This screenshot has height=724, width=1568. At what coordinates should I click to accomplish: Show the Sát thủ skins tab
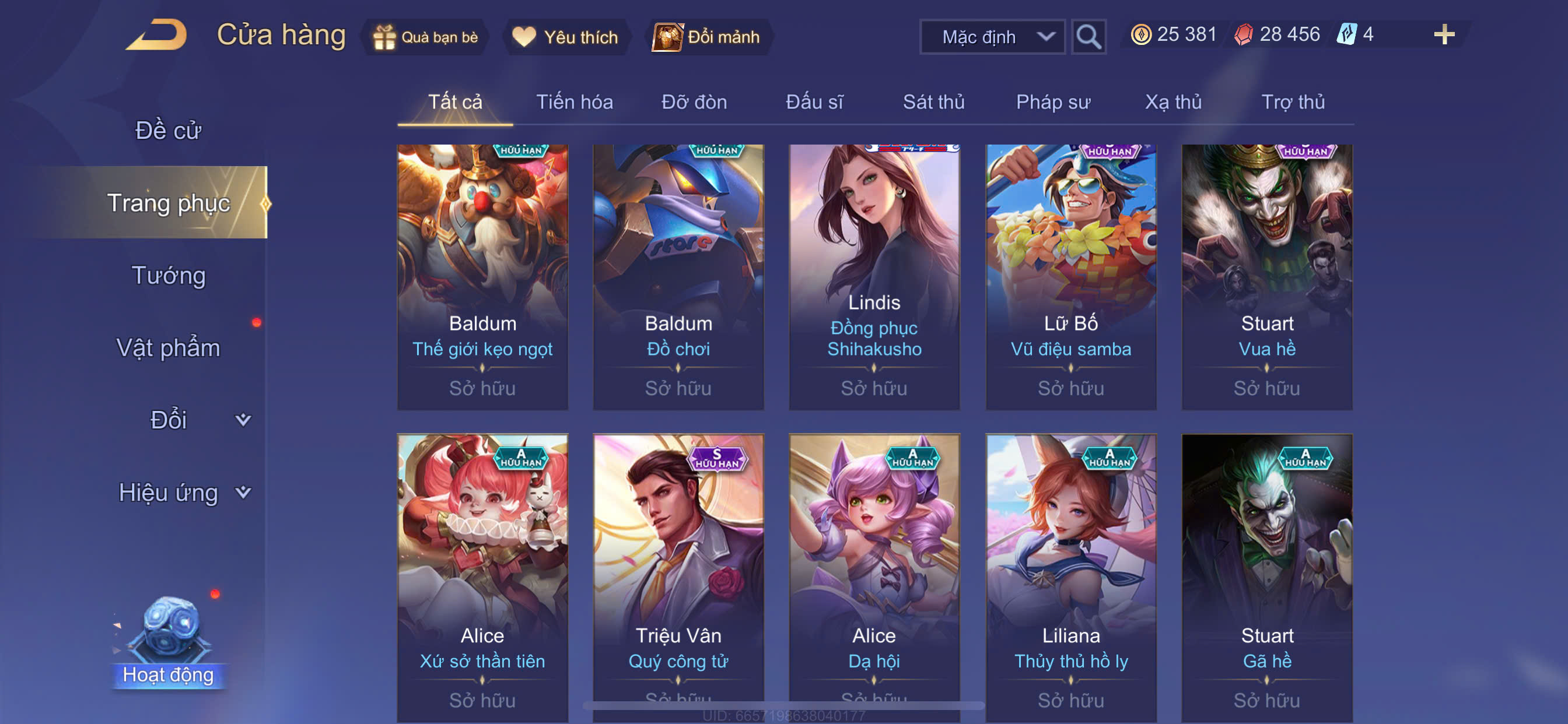tap(933, 101)
